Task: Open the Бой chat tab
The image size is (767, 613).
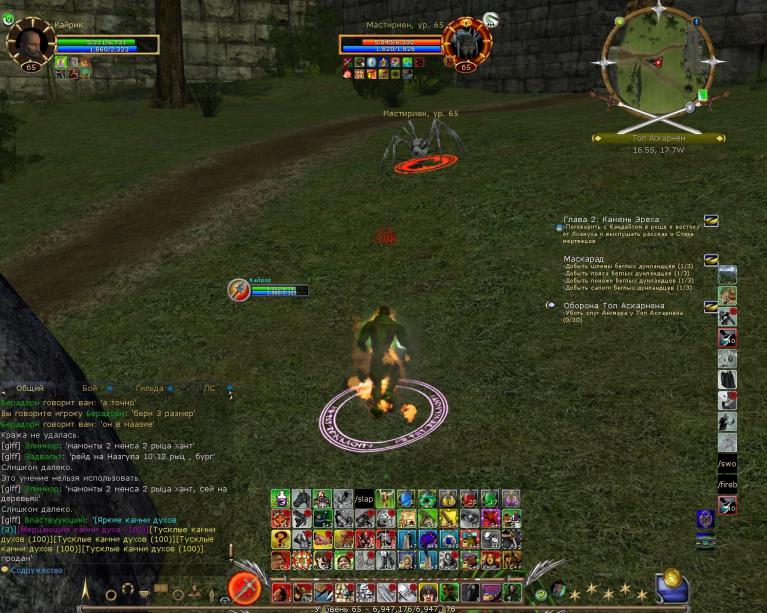Action: pyautogui.click(x=90, y=388)
